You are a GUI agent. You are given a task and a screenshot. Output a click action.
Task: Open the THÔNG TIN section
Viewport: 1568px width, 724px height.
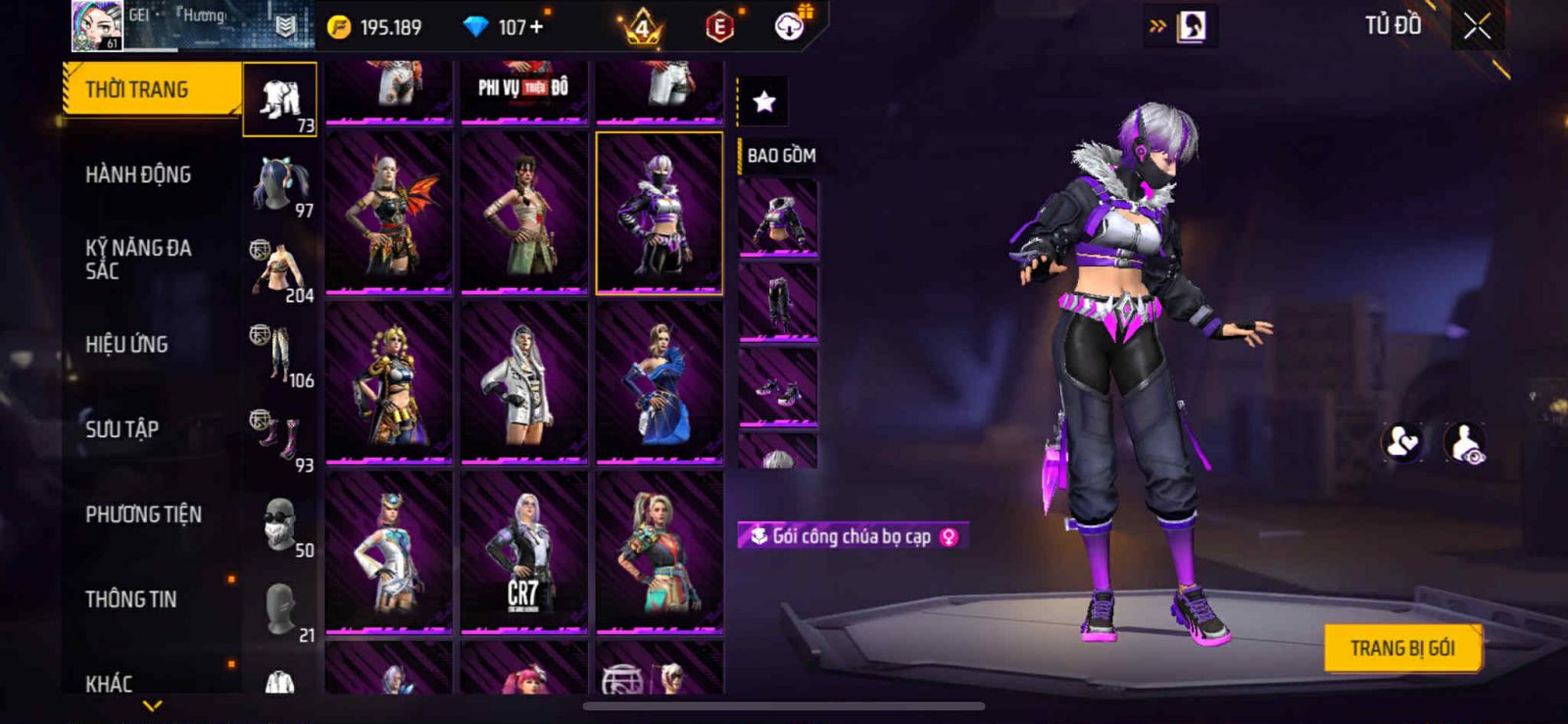(x=131, y=600)
